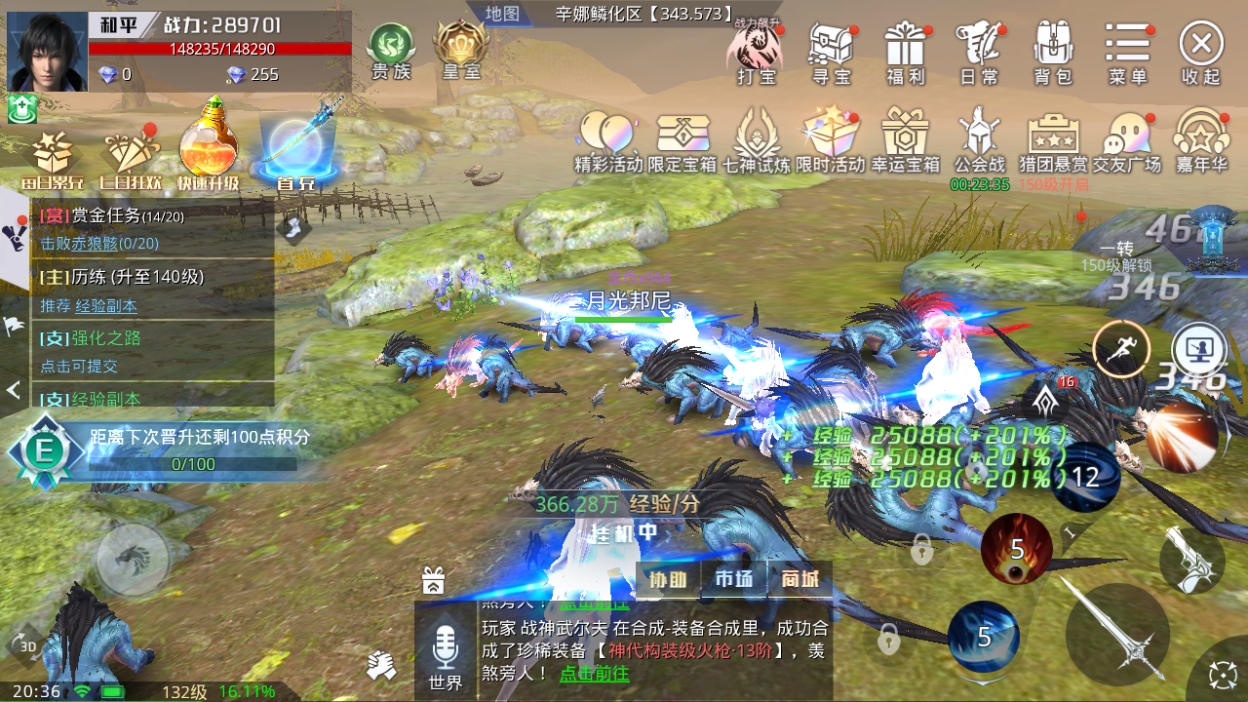Open the 七神试炼 trial icon
1248x702 pixels.
point(757,142)
